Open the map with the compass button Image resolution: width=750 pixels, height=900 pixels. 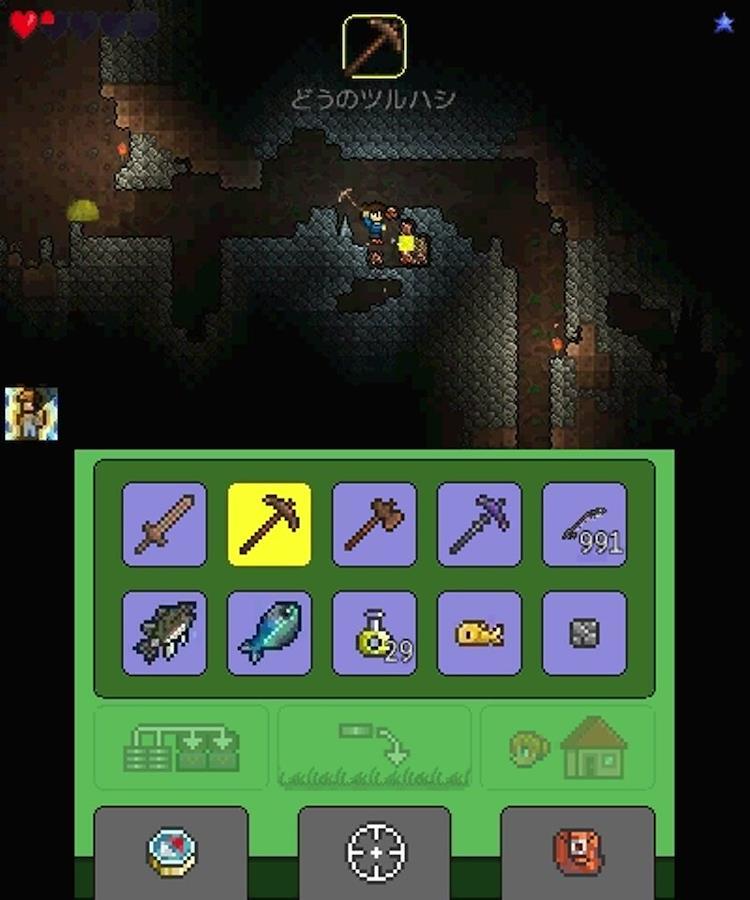pyautogui.click(x=170, y=850)
